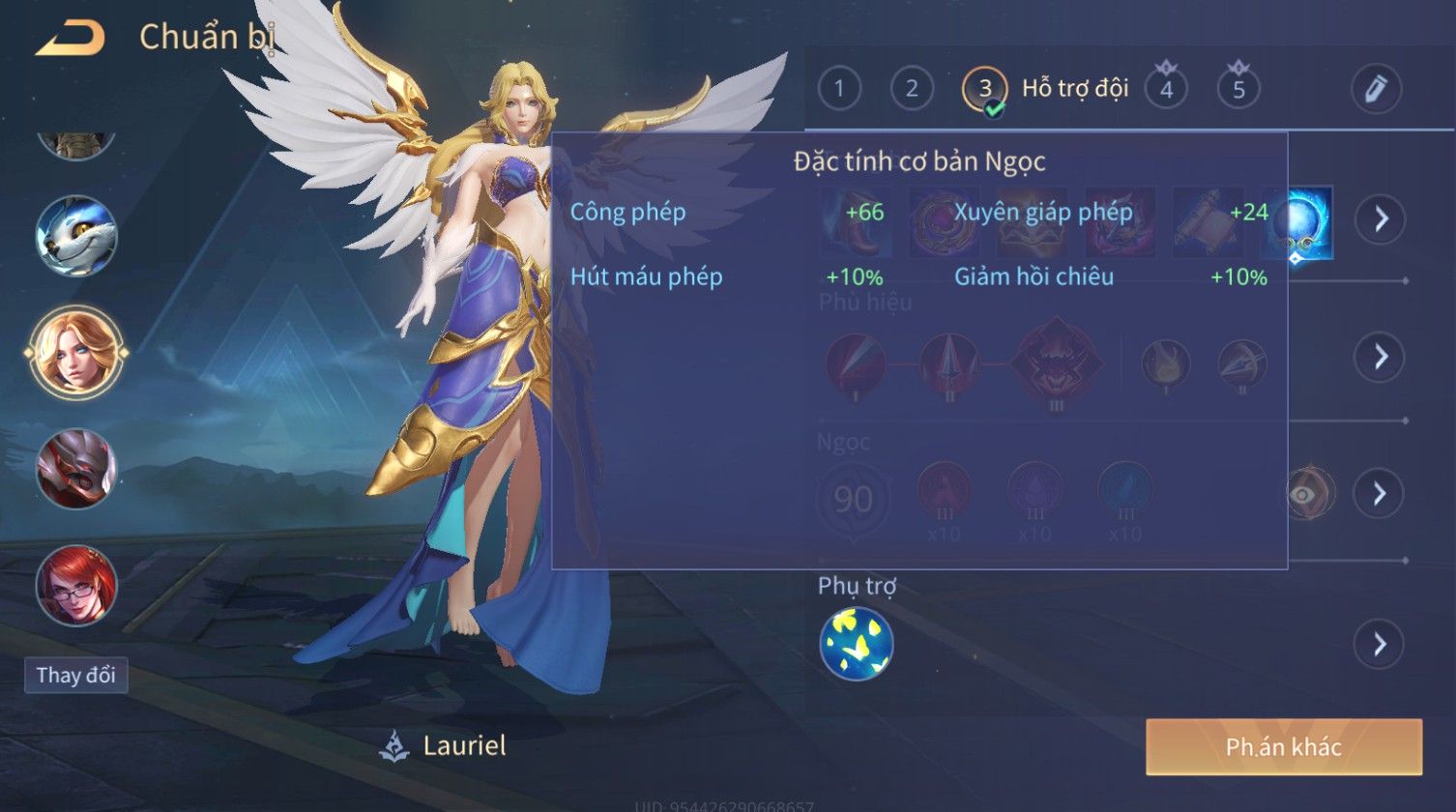Choose locked loadout preset 5
This screenshot has width=1456, height=812.
[x=1238, y=90]
